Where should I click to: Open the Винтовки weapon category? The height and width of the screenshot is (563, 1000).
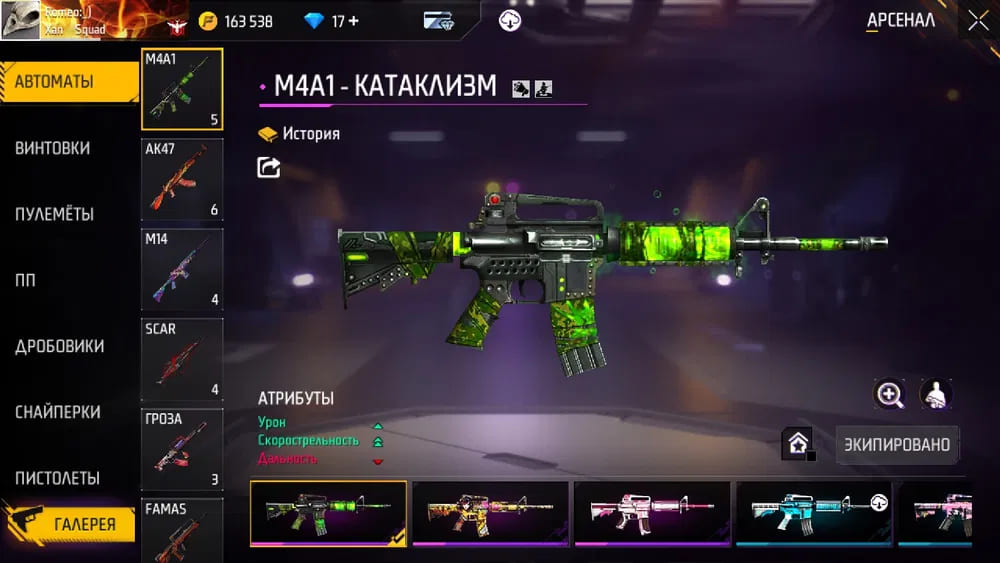tap(53, 148)
